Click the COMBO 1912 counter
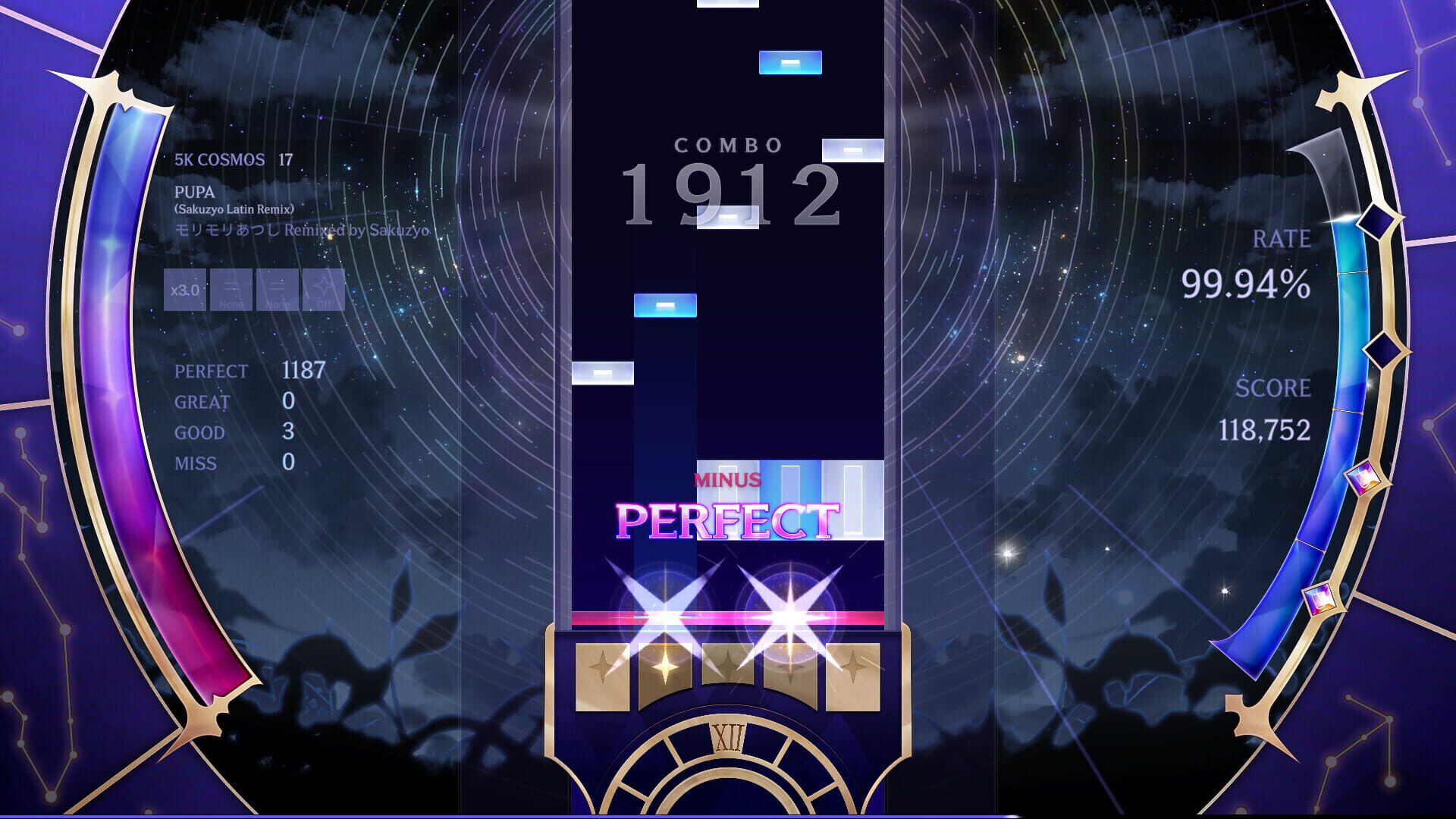1456x819 pixels. coord(730,191)
